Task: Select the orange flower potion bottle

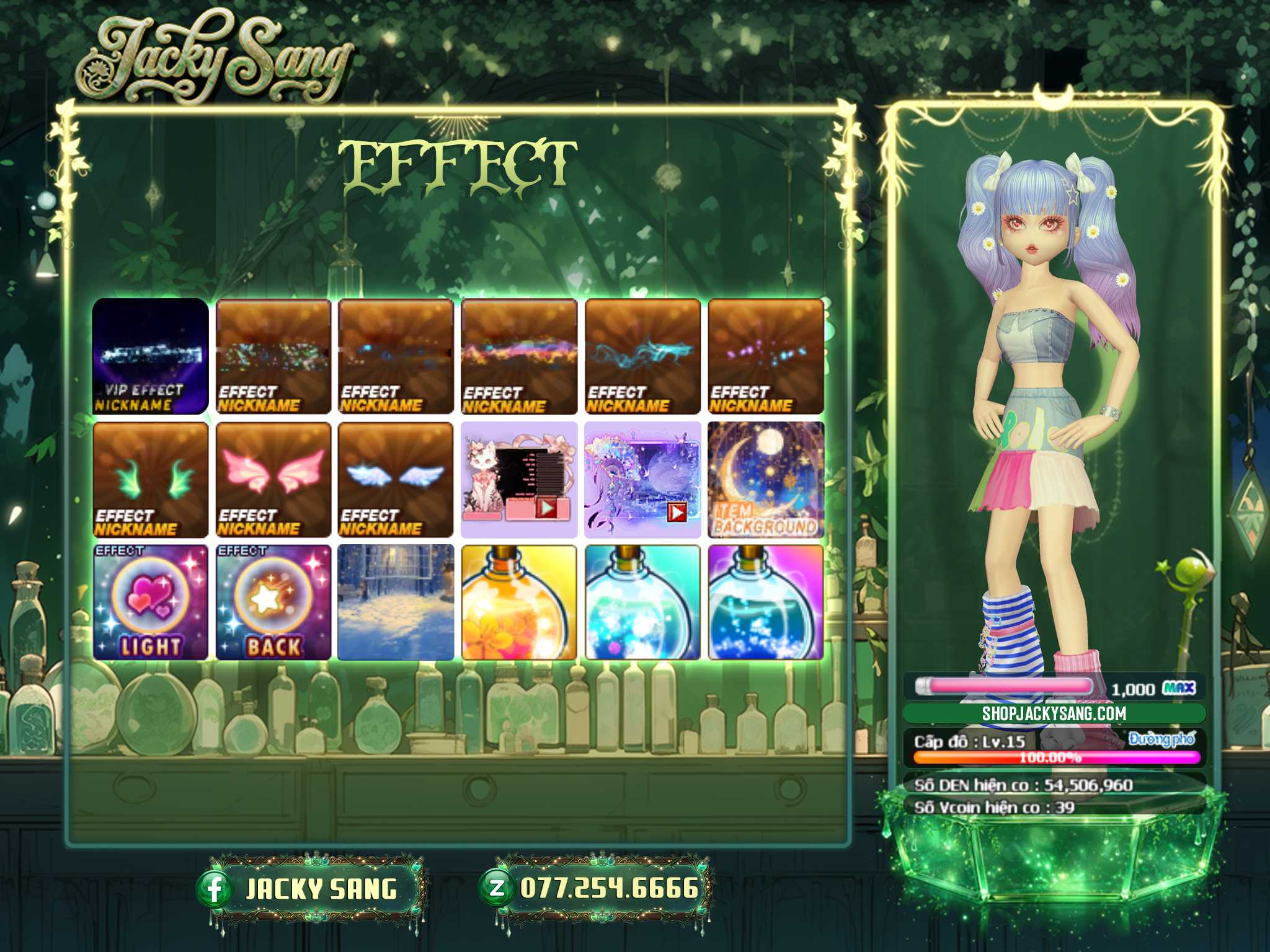Action: (x=519, y=602)
